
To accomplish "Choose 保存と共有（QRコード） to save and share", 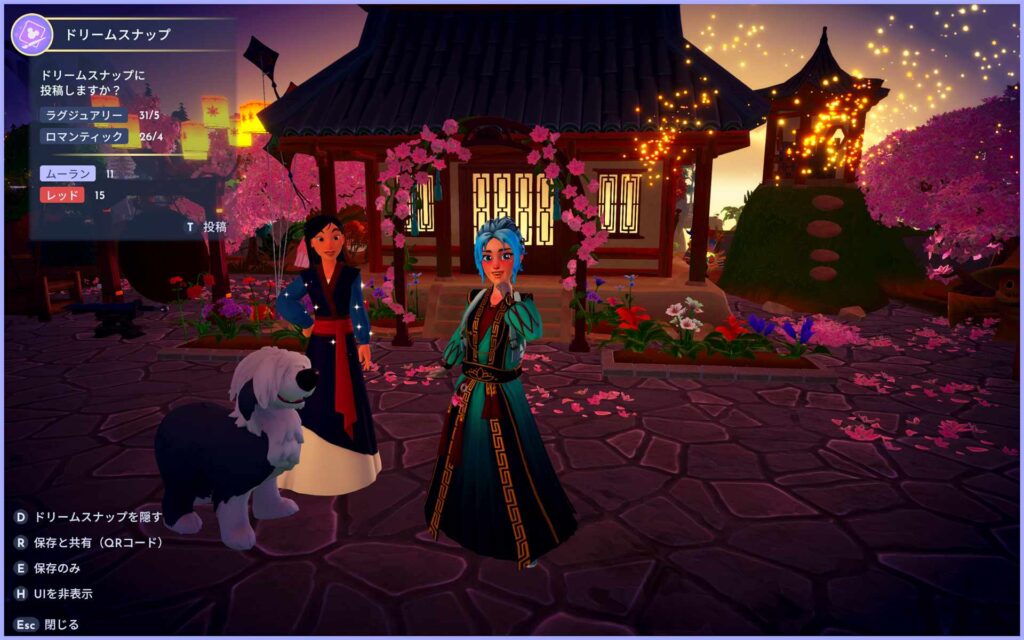I will [88, 542].
